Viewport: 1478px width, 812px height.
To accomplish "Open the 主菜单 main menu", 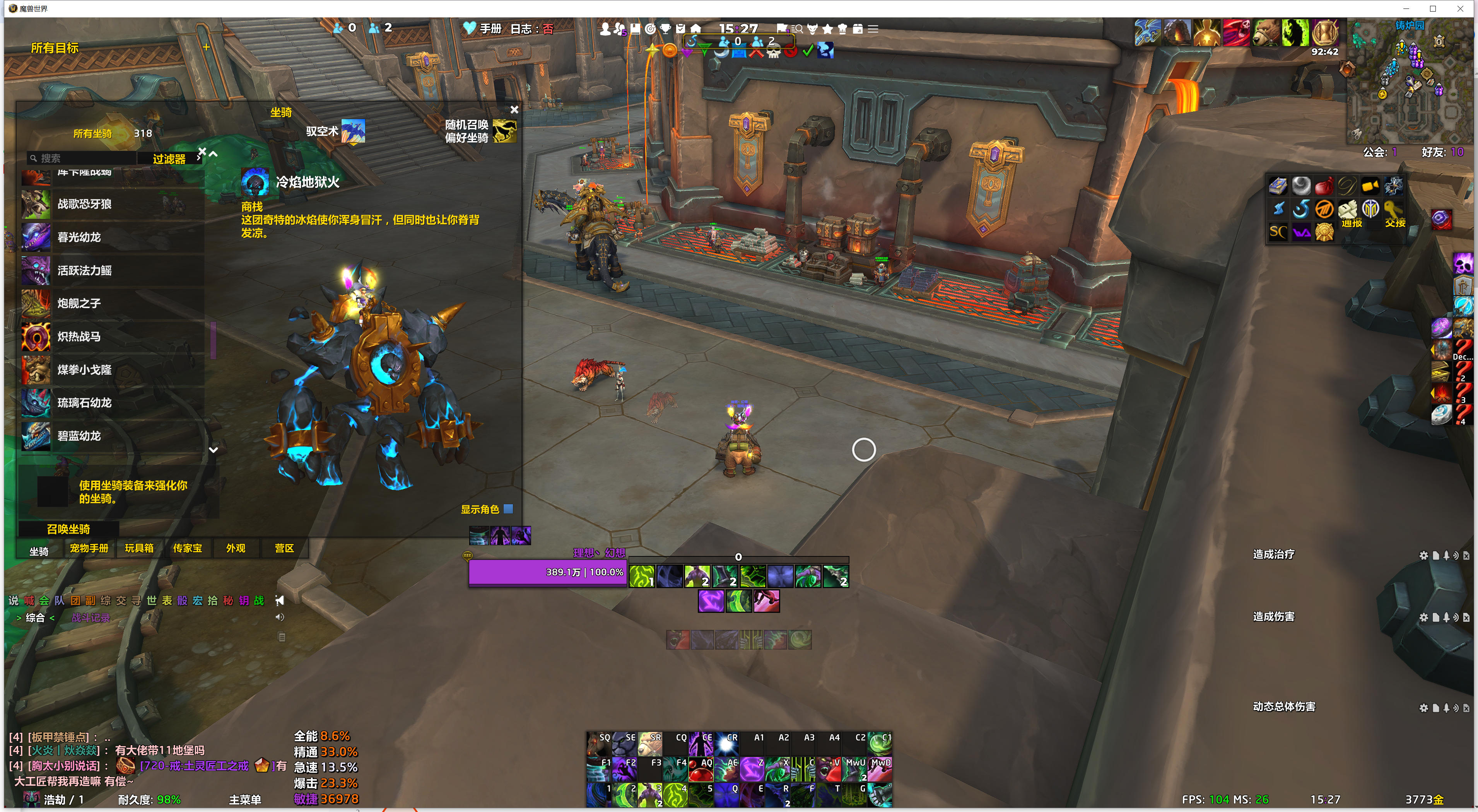I will coord(245,799).
